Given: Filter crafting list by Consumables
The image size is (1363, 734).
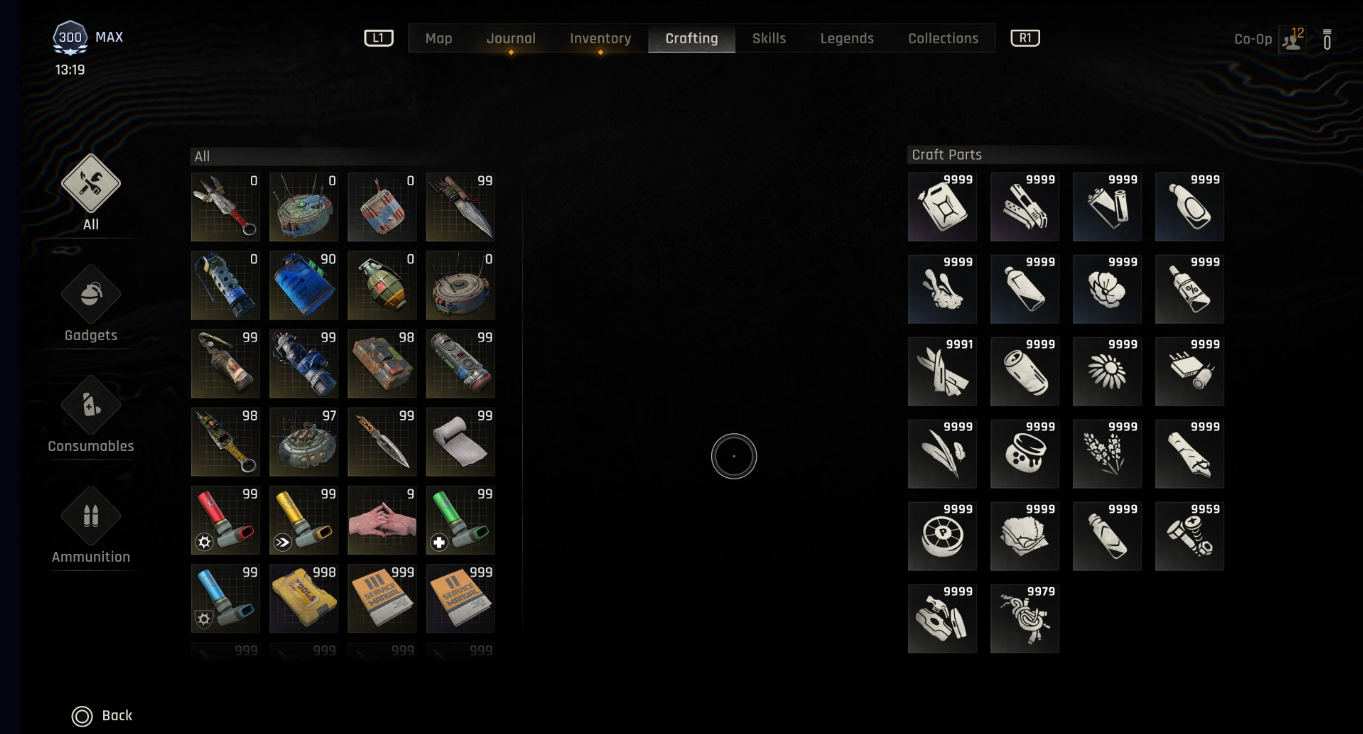Looking at the screenshot, I should [91, 416].
